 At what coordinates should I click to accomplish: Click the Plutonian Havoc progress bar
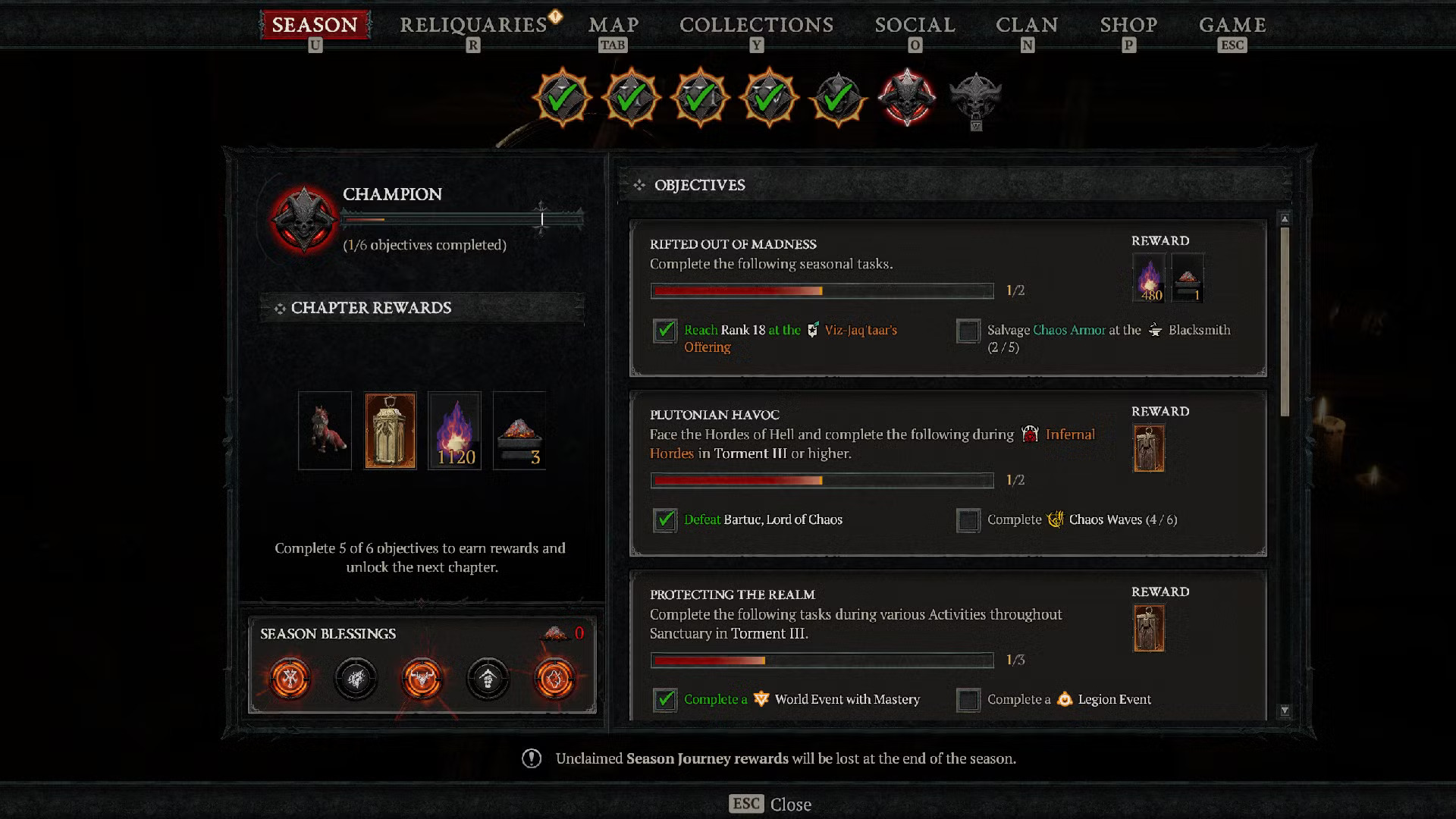(x=821, y=480)
